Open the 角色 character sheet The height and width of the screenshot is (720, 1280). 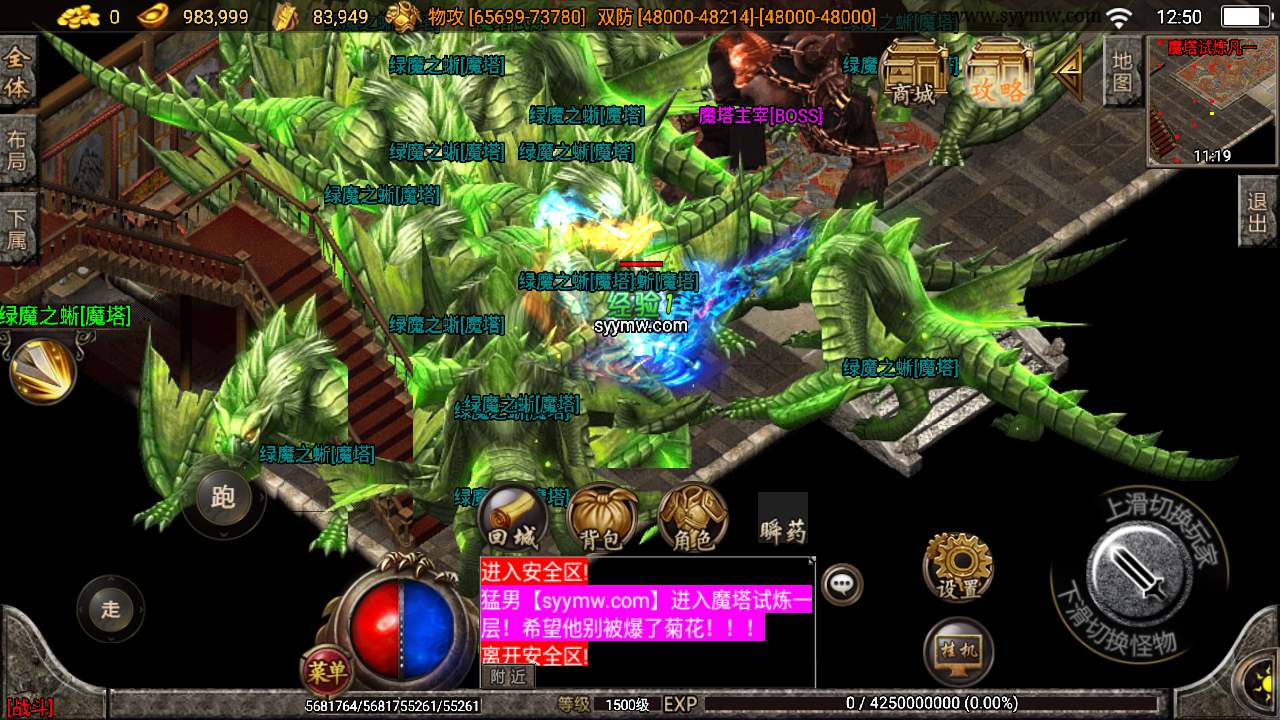click(x=692, y=519)
